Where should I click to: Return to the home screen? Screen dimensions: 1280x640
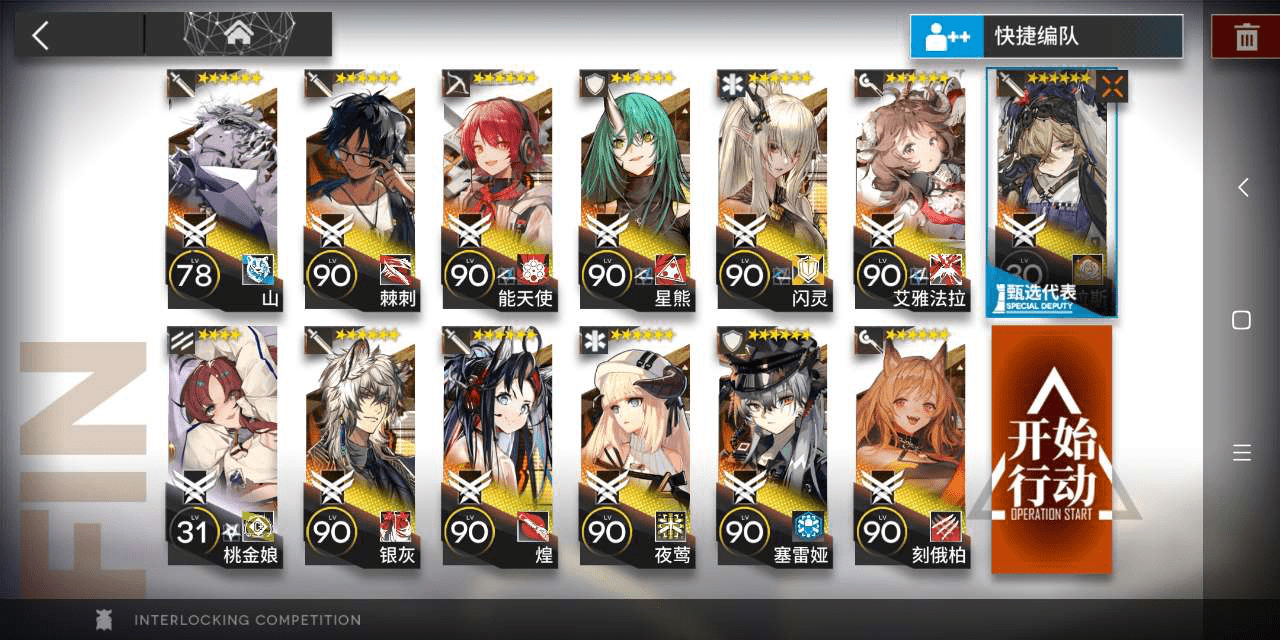[x=238, y=34]
